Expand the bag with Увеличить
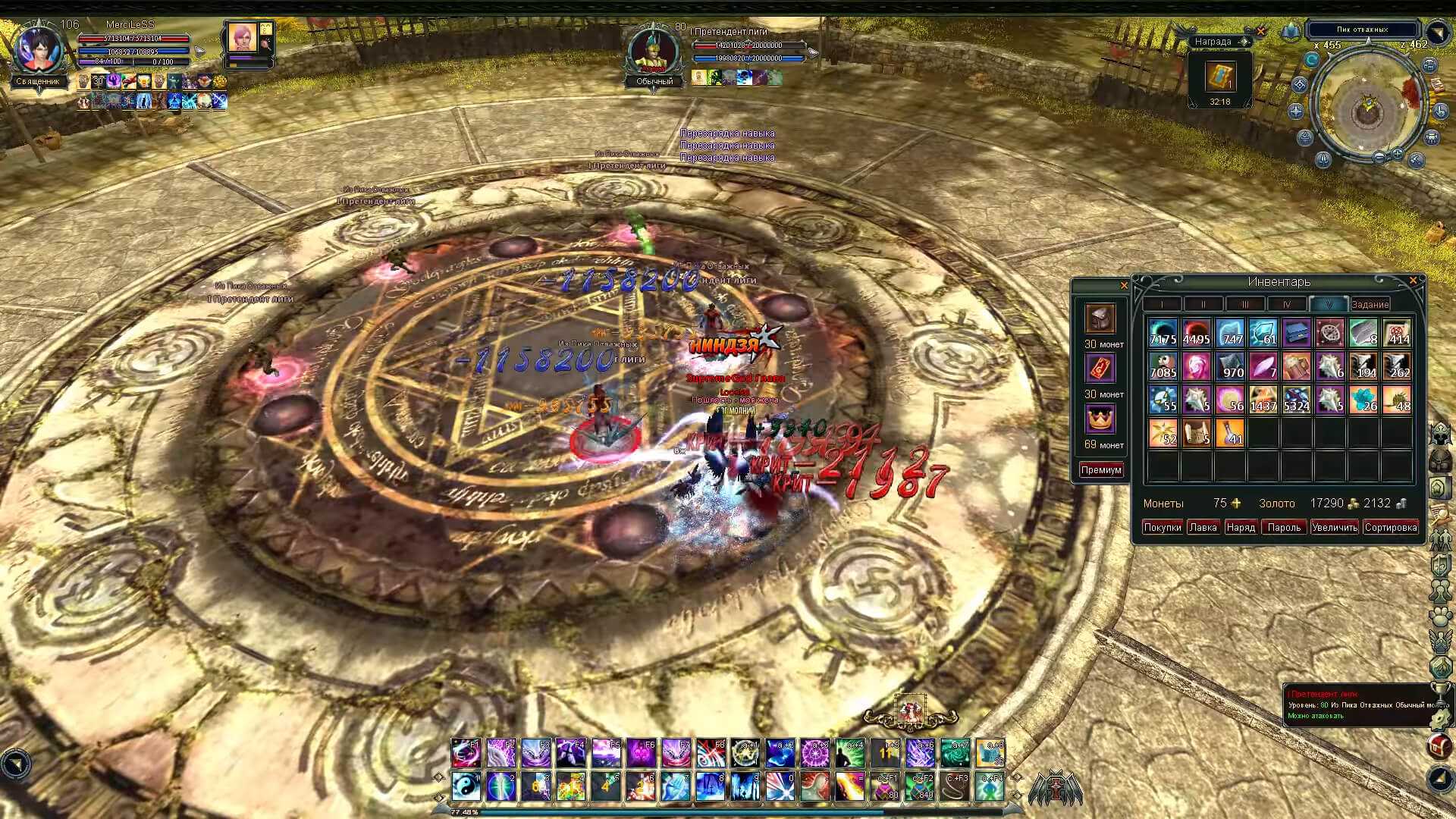The height and width of the screenshot is (819, 1456). point(1334,527)
